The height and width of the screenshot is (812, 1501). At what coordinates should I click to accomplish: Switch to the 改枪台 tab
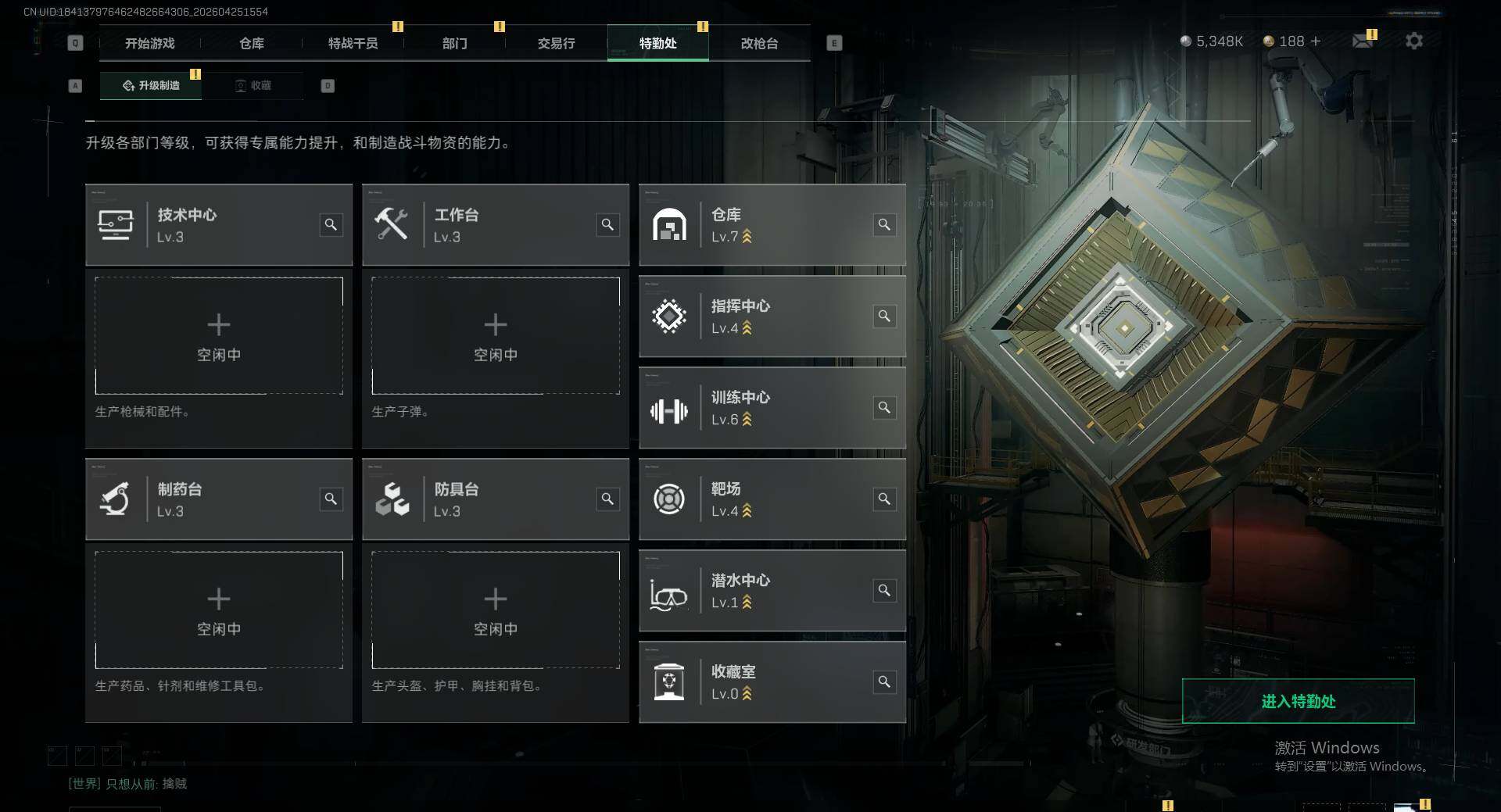pos(759,44)
